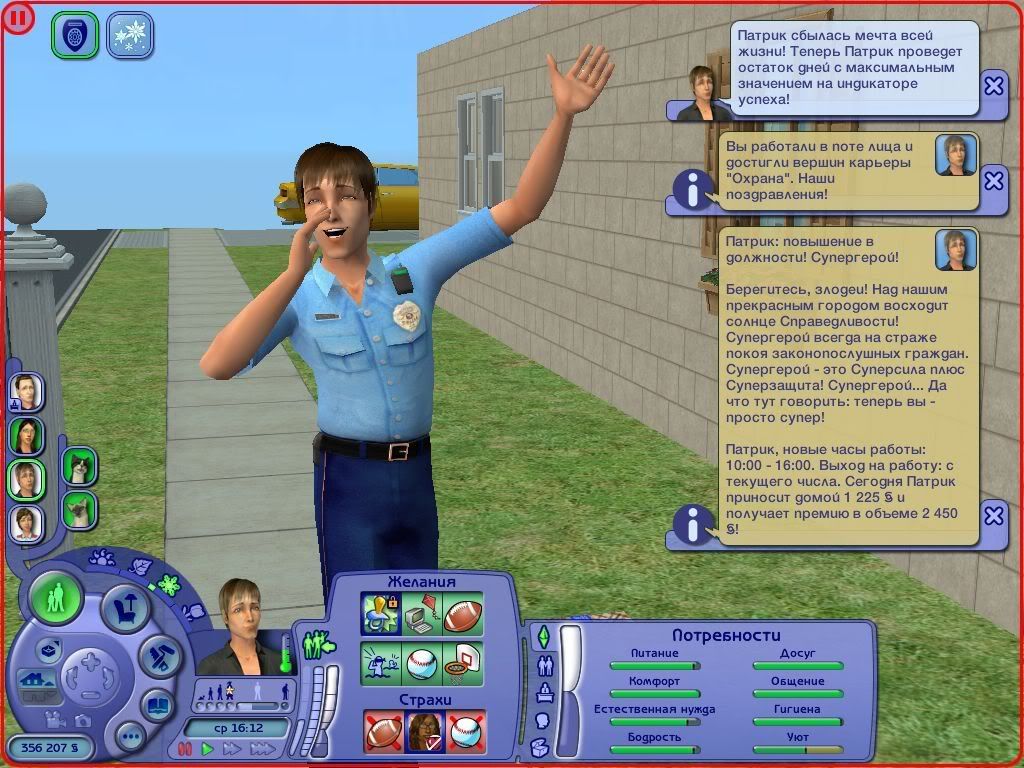Open the three-dots options menu
Viewport: 1024px width, 768px height.
tap(130, 738)
